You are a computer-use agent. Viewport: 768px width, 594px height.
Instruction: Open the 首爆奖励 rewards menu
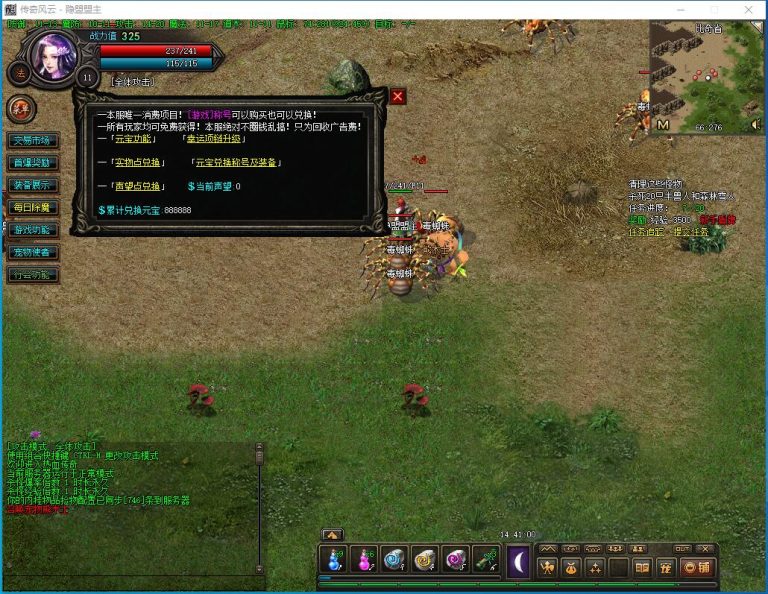click(32, 163)
